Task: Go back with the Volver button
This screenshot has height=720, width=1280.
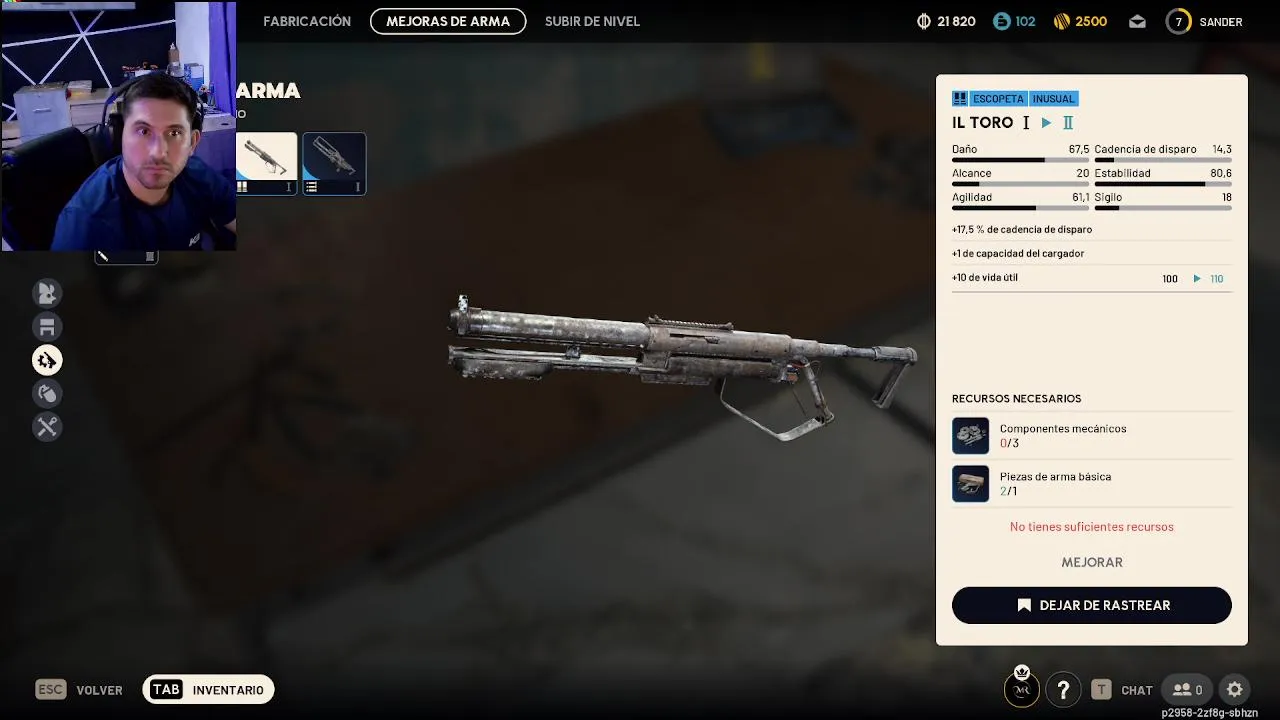Action: click(x=79, y=690)
